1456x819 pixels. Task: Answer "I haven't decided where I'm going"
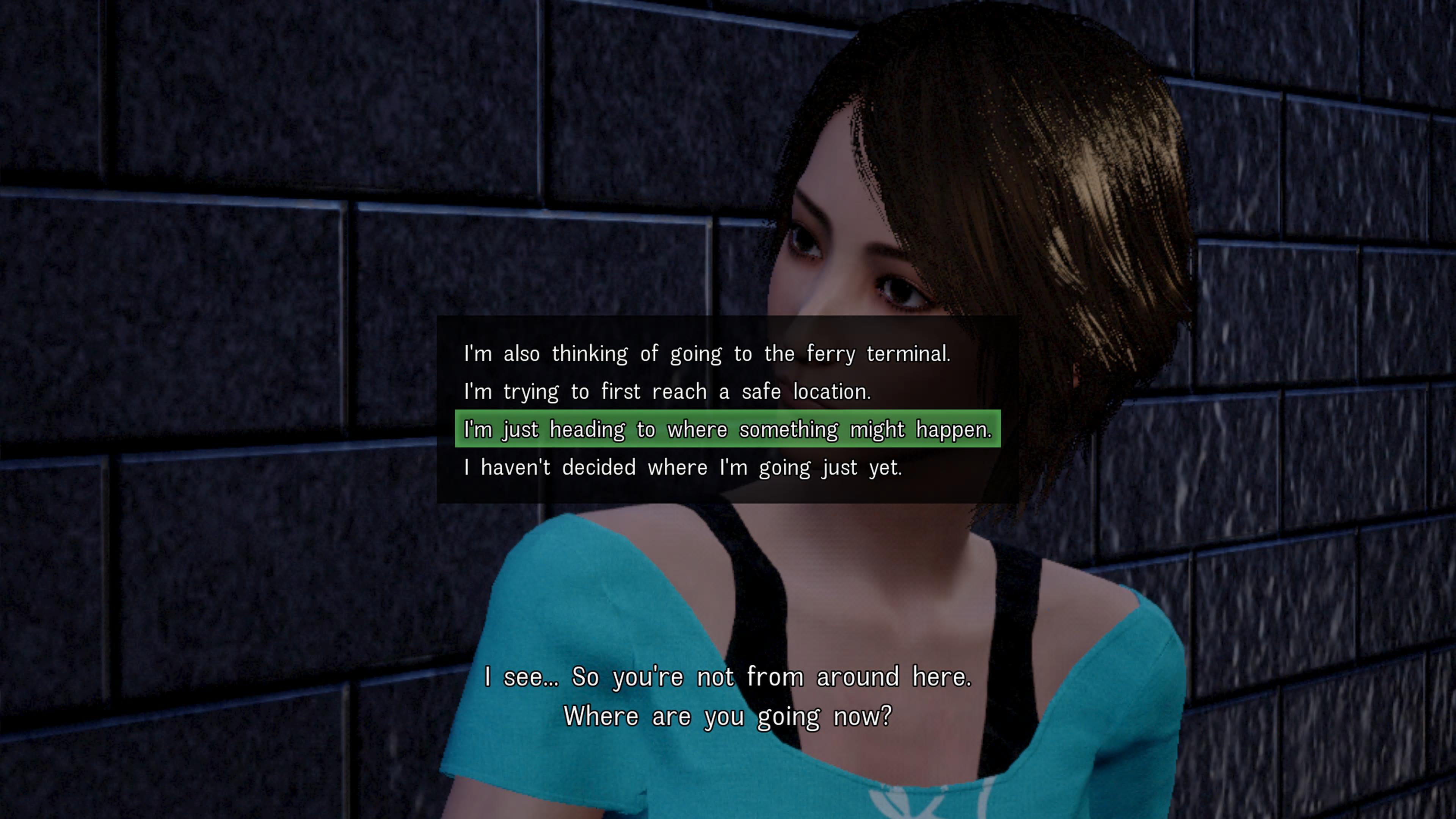point(682,468)
